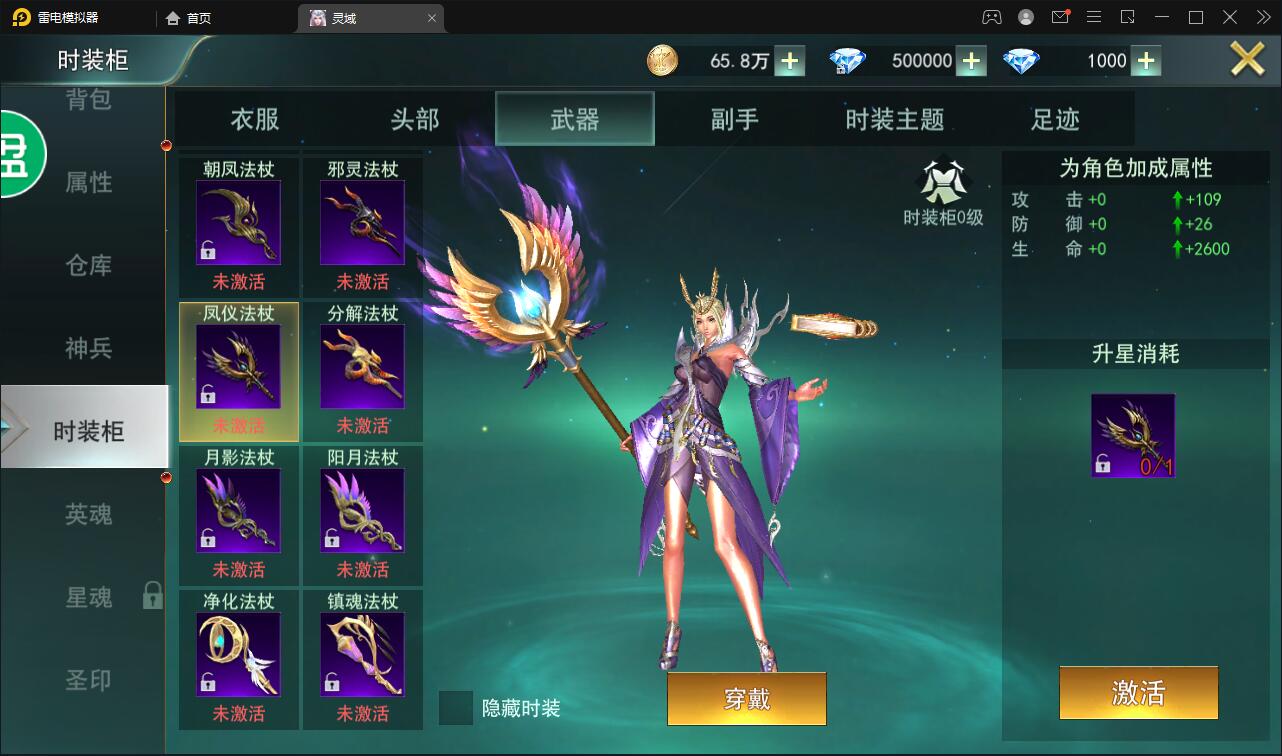Select the 月影法杖 weapon skin icon
The width and height of the screenshot is (1282, 756).
(x=238, y=509)
